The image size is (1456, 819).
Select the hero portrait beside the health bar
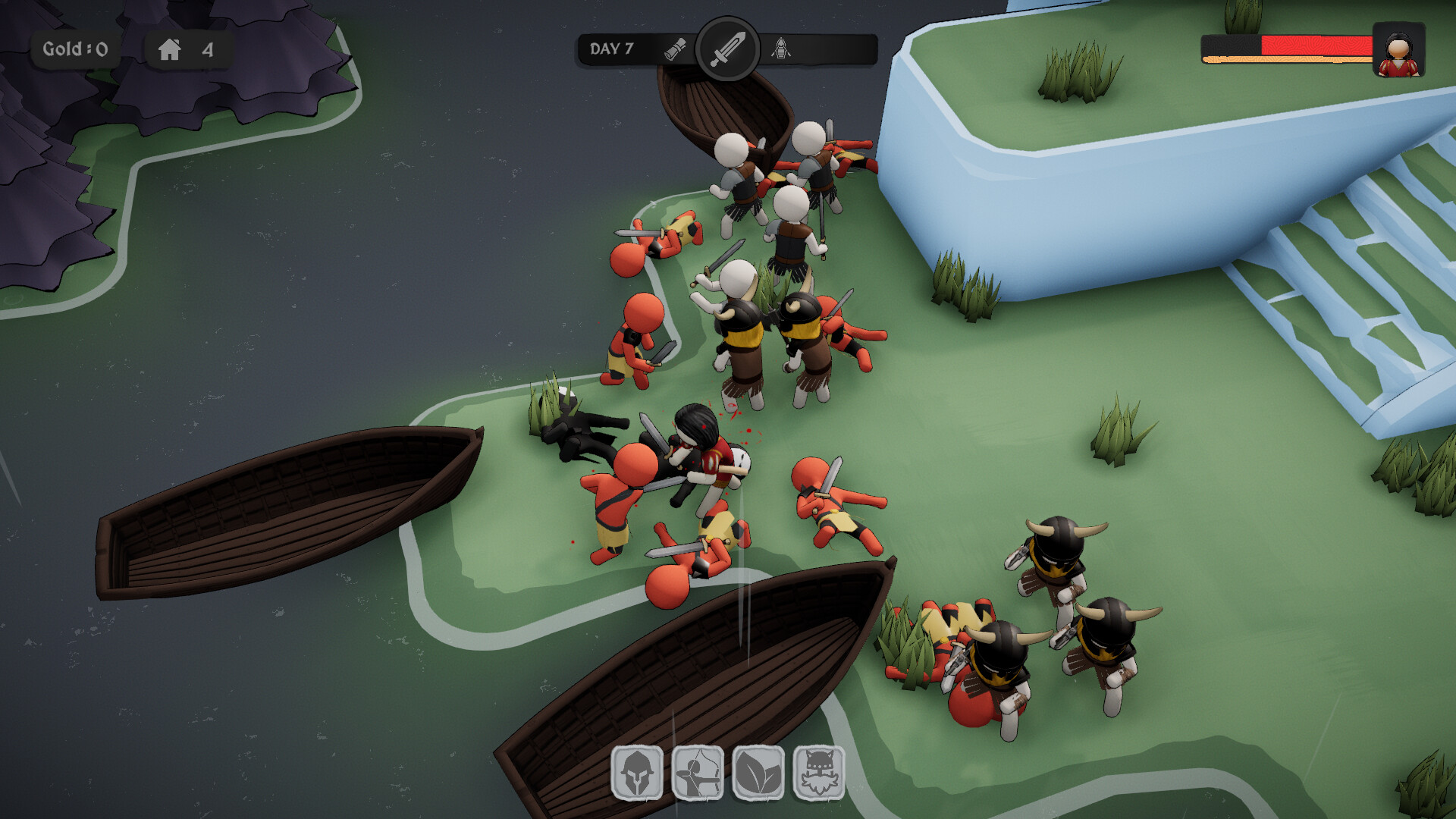click(1398, 50)
